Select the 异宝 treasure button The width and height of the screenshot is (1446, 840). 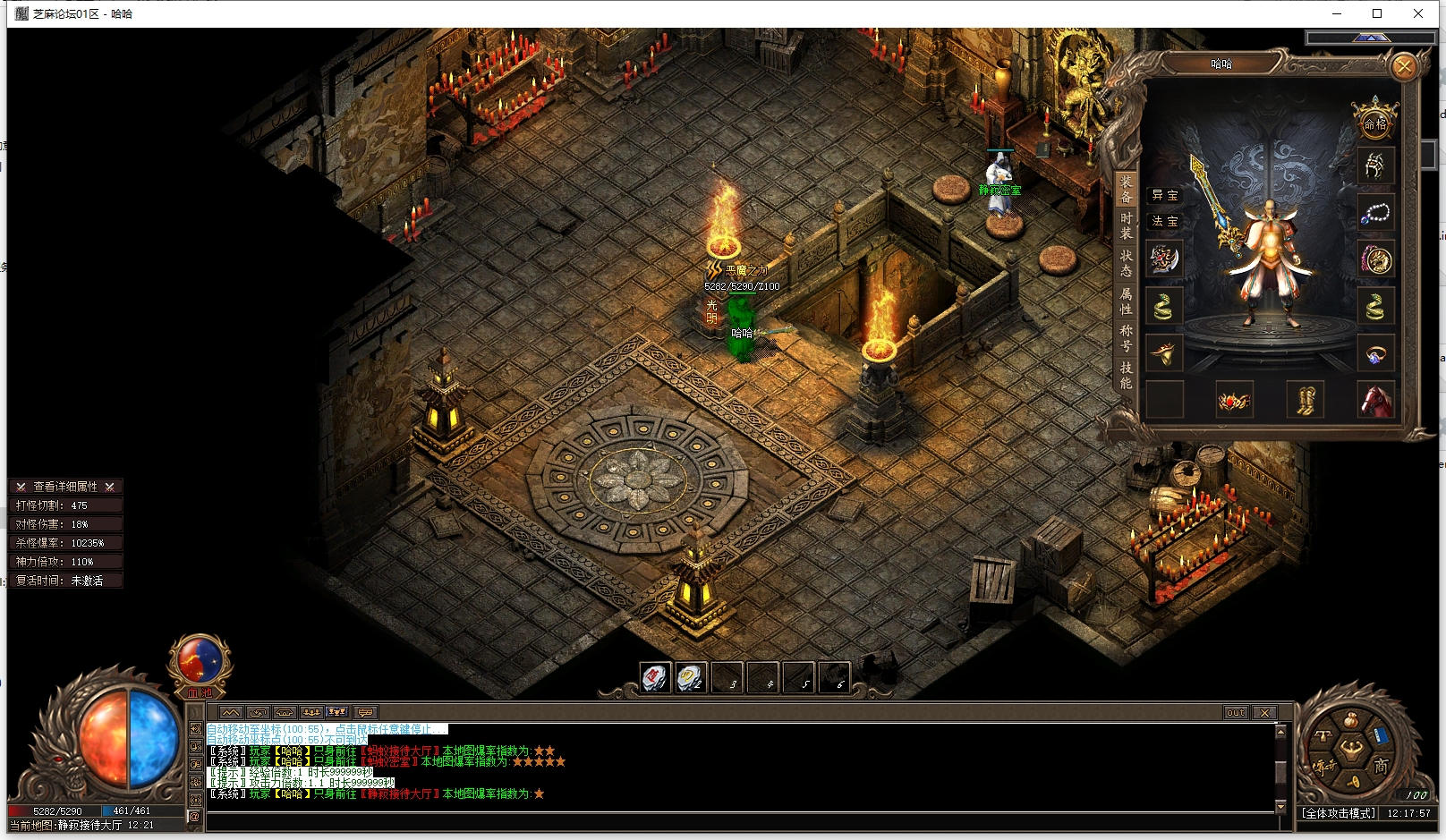tap(1164, 195)
